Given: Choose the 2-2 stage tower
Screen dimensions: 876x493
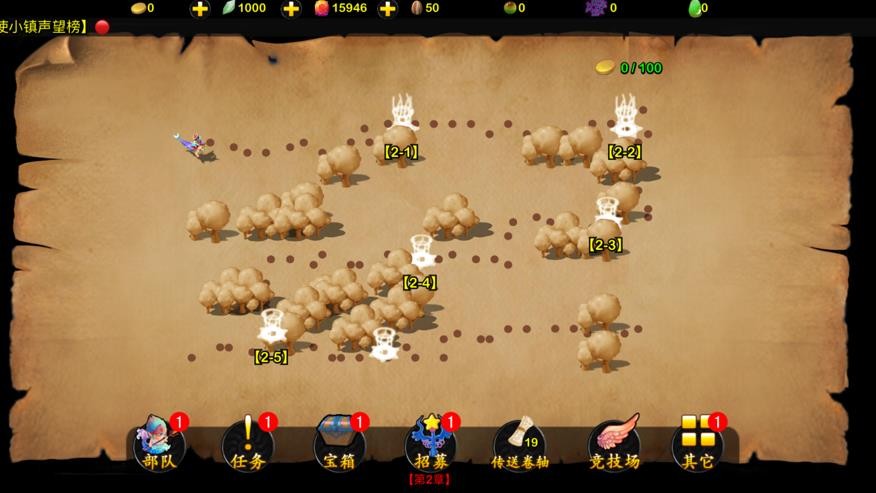Looking at the screenshot, I should point(626,118).
